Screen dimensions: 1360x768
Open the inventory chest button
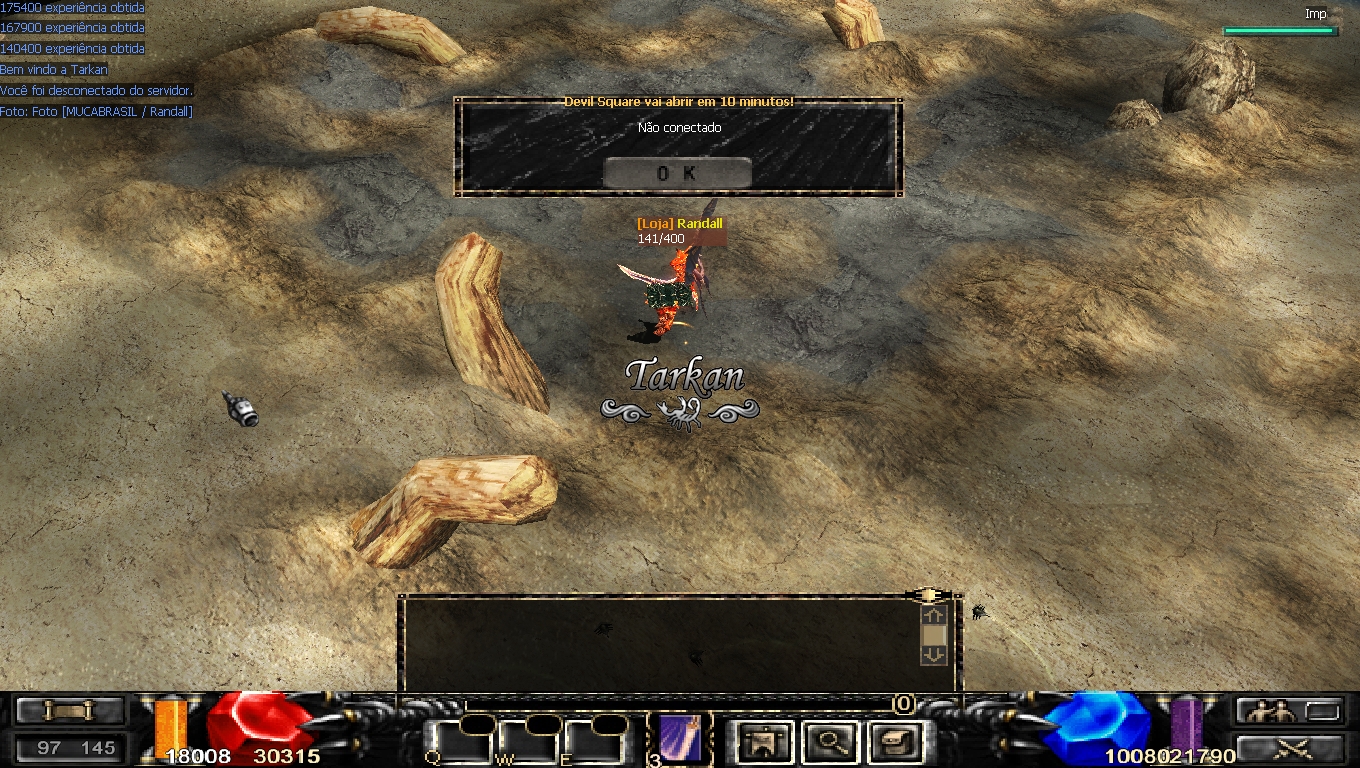[893, 742]
